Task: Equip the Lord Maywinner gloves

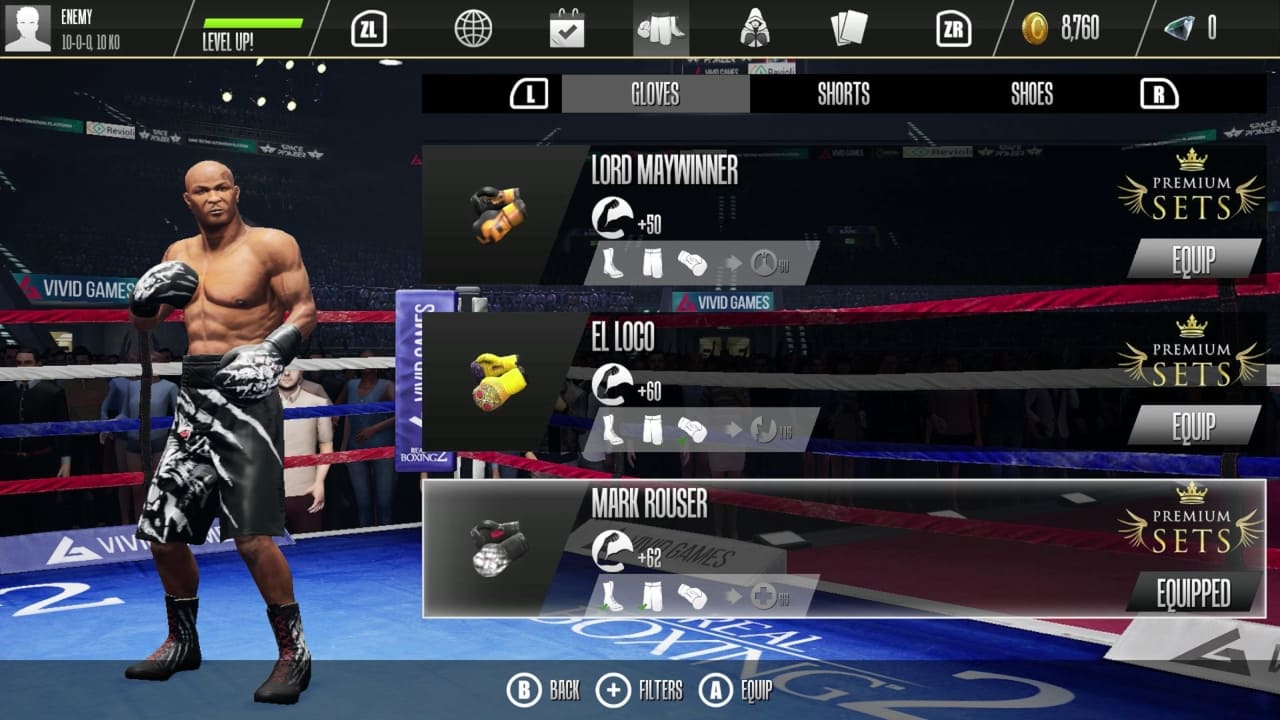Action: pos(1193,258)
